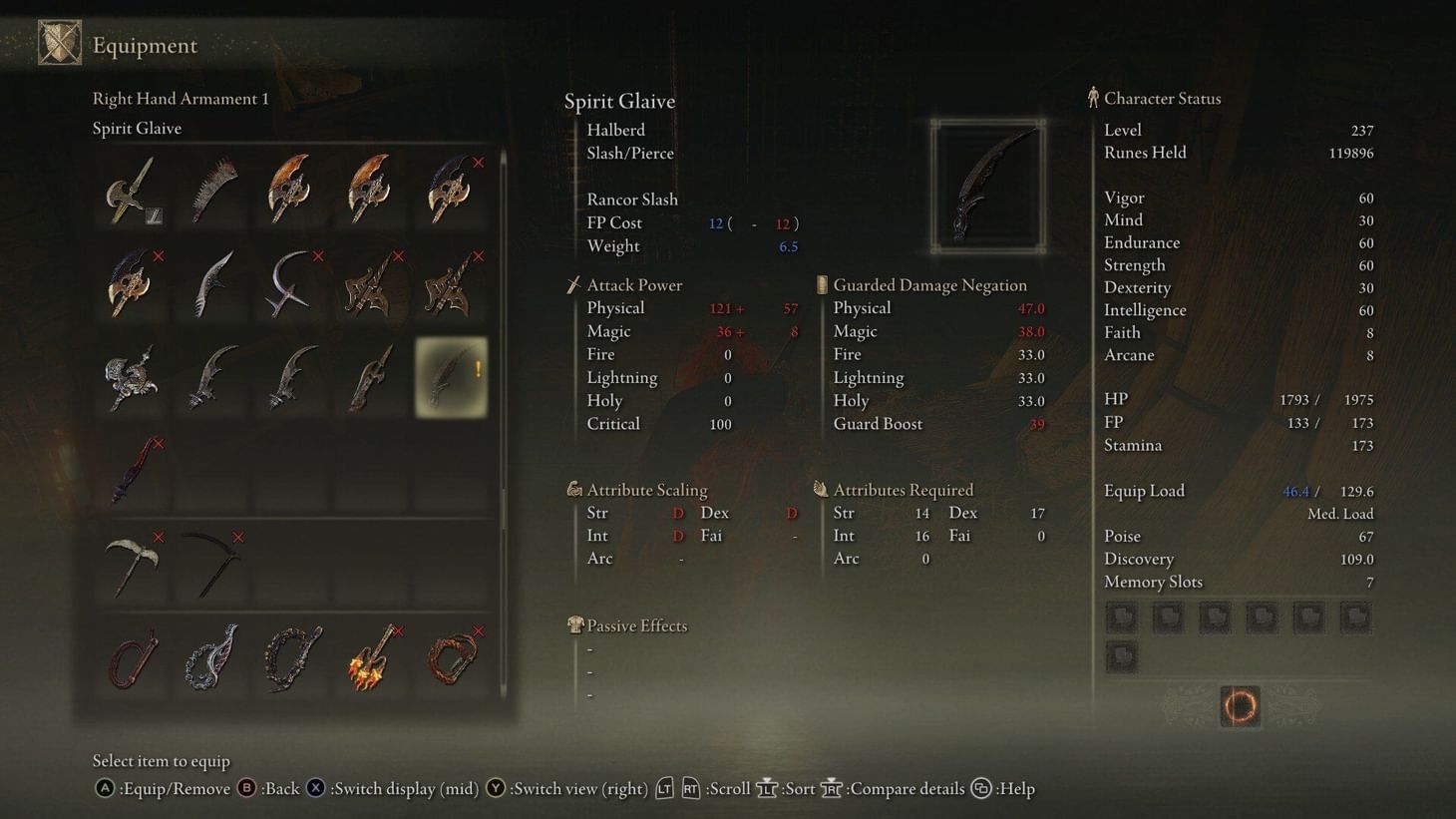Expand the weapon list with the RT scroll prompt
Viewport: 1456px width, 819px height.
click(690, 788)
